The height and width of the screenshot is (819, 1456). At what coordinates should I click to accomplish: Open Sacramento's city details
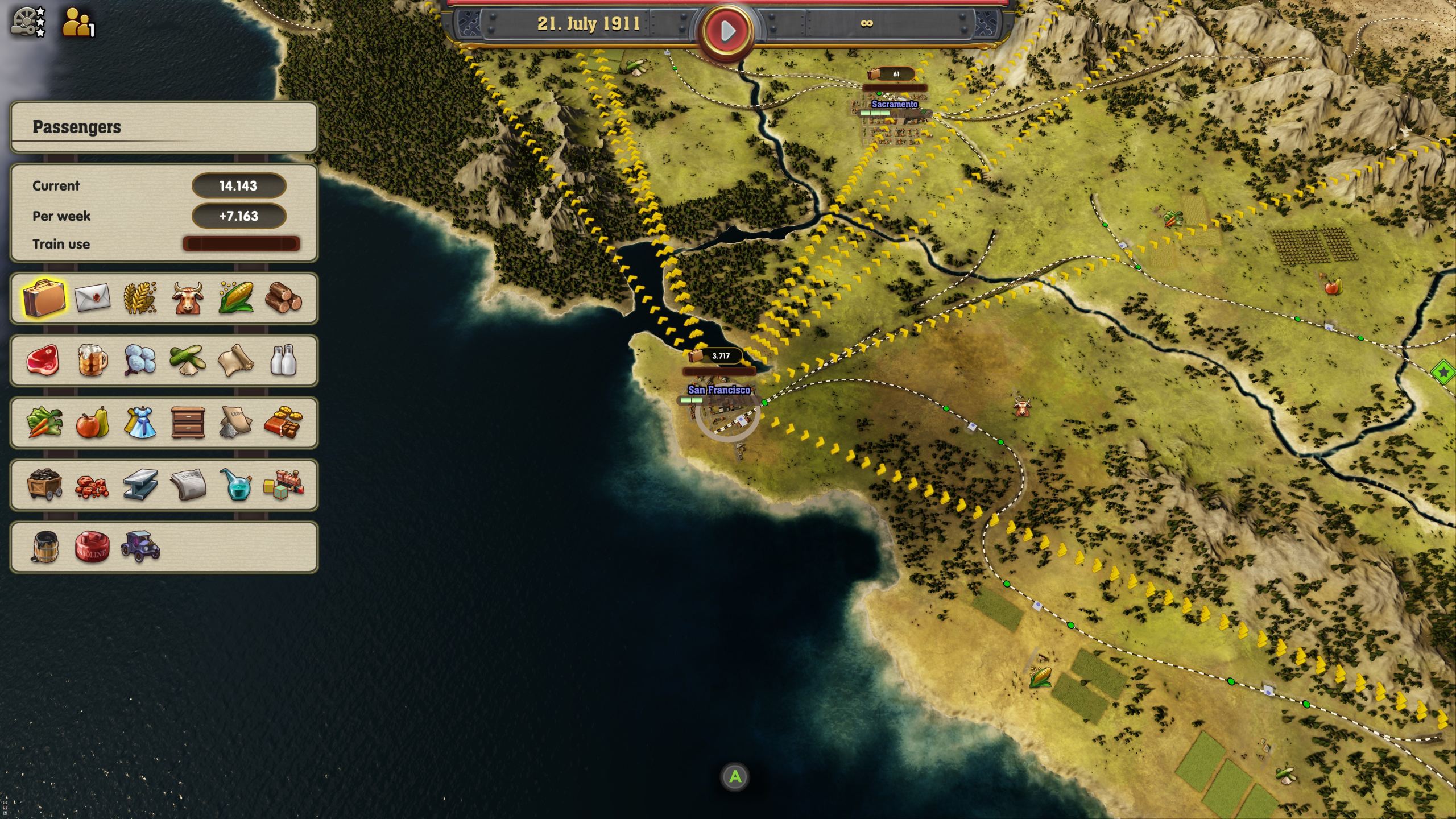pos(895,105)
